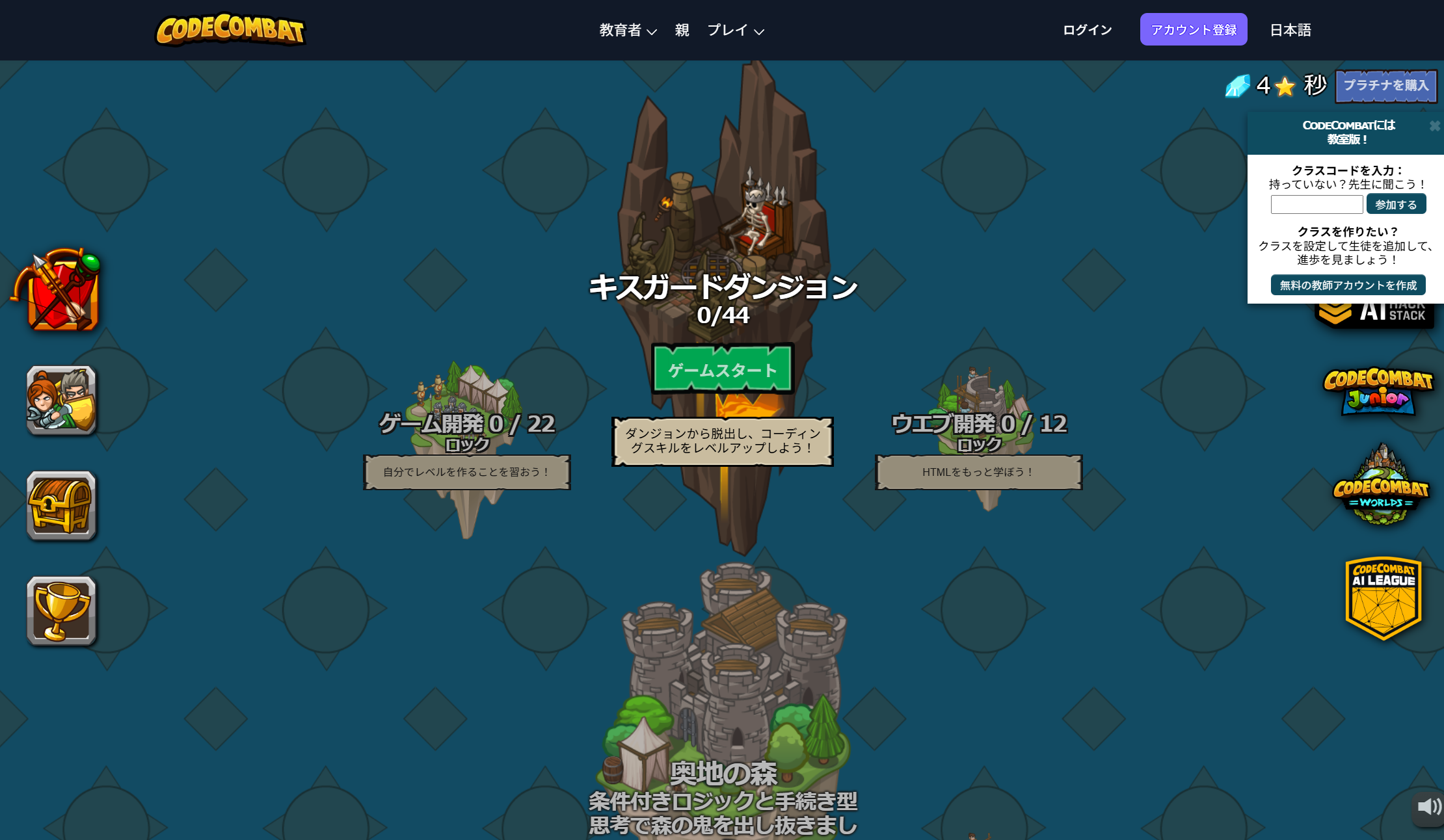1444x840 pixels.
Task: Click the 参加する join button
Action: coord(1396,205)
